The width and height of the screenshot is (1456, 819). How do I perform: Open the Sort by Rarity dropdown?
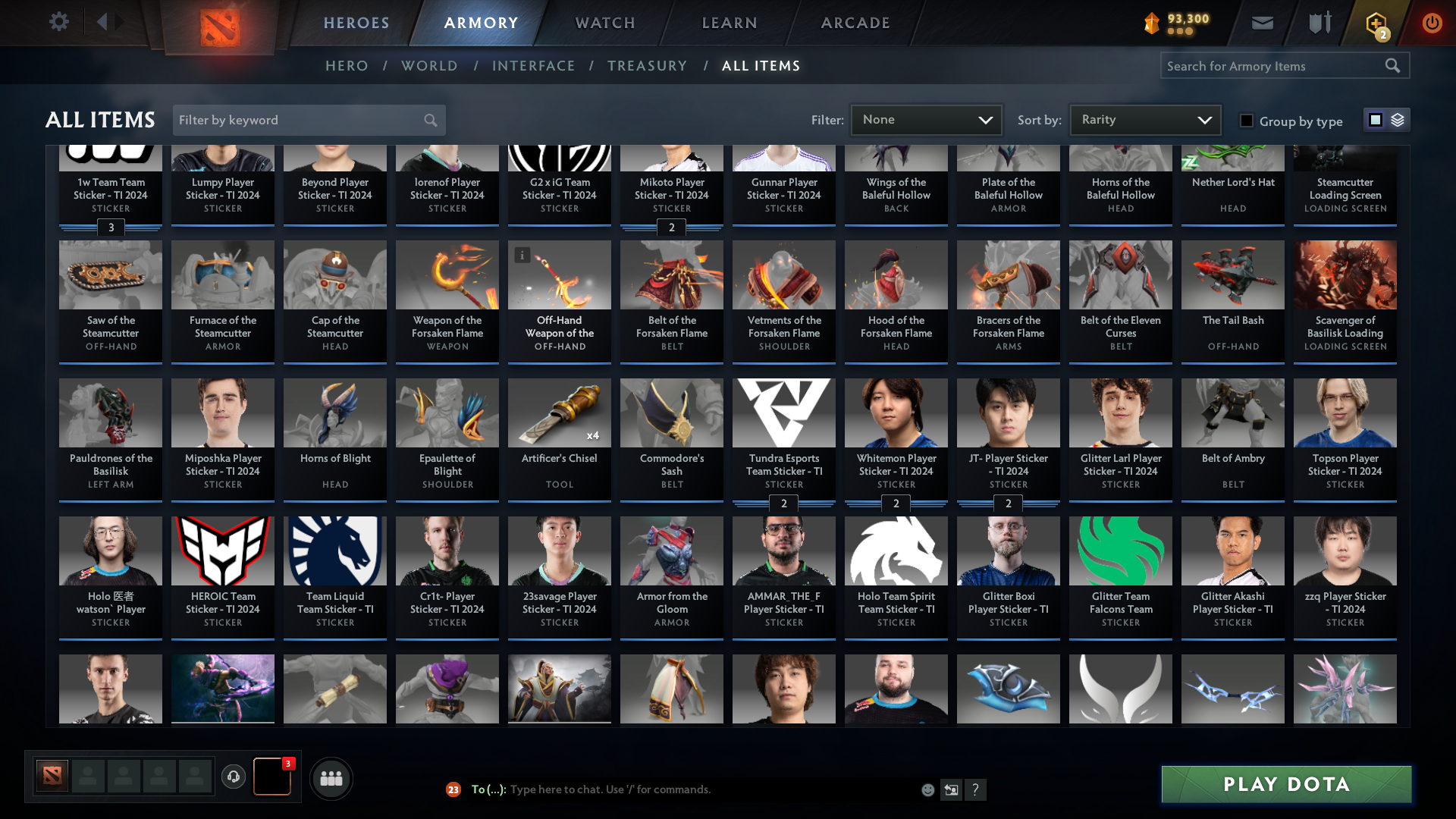1144,119
